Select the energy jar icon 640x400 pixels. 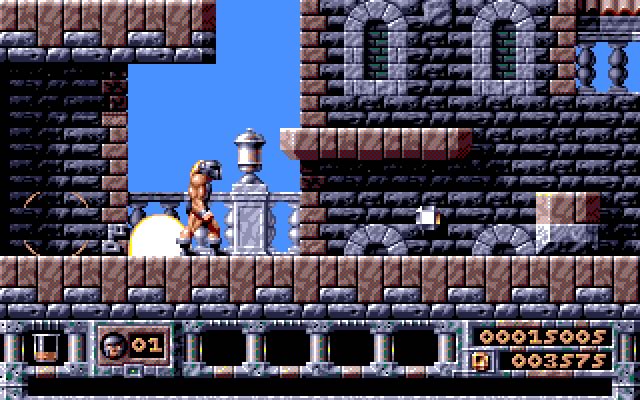point(44,345)
